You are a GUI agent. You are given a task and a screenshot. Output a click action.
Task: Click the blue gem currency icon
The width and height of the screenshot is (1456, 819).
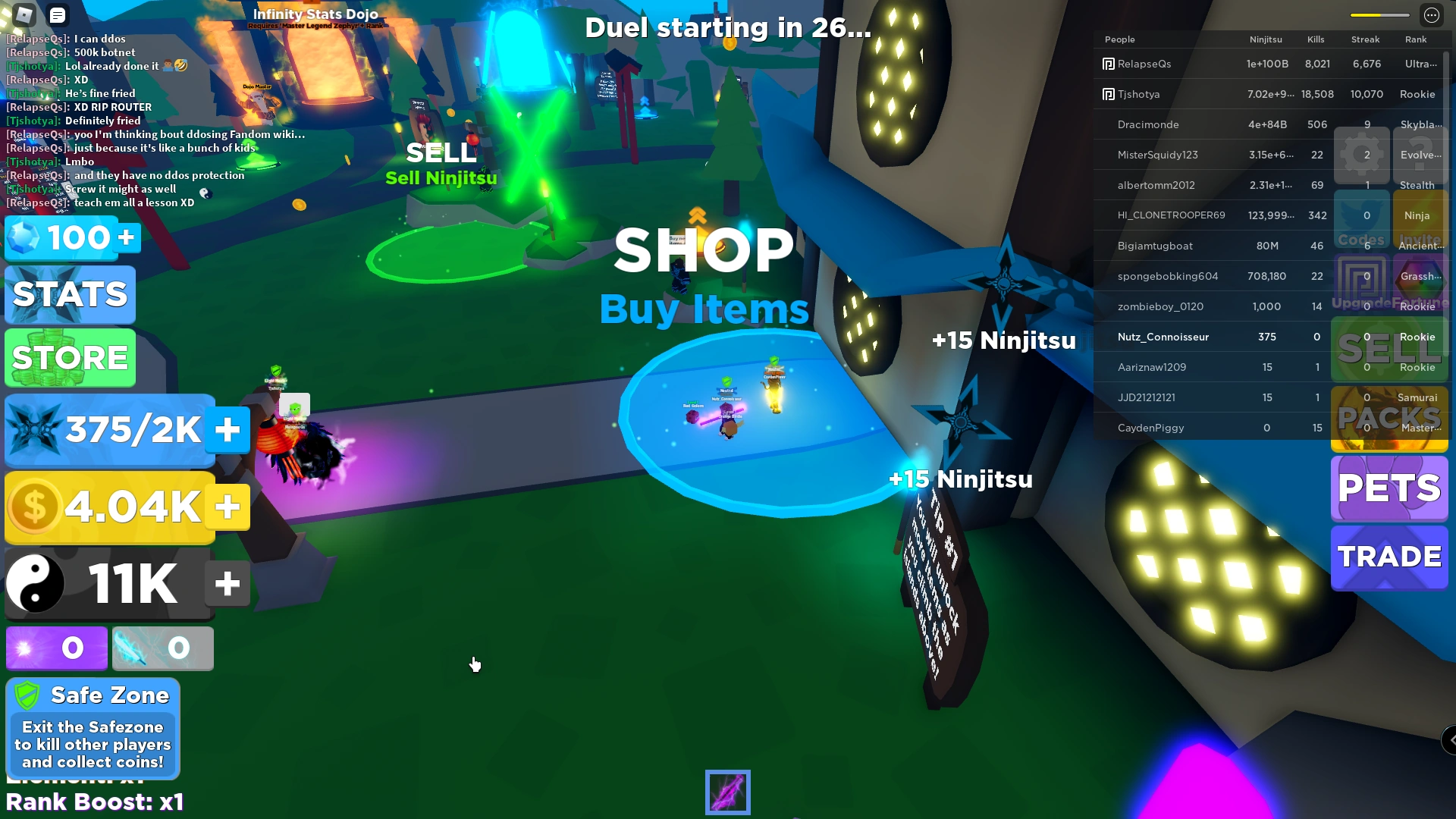tap(23, 237)
